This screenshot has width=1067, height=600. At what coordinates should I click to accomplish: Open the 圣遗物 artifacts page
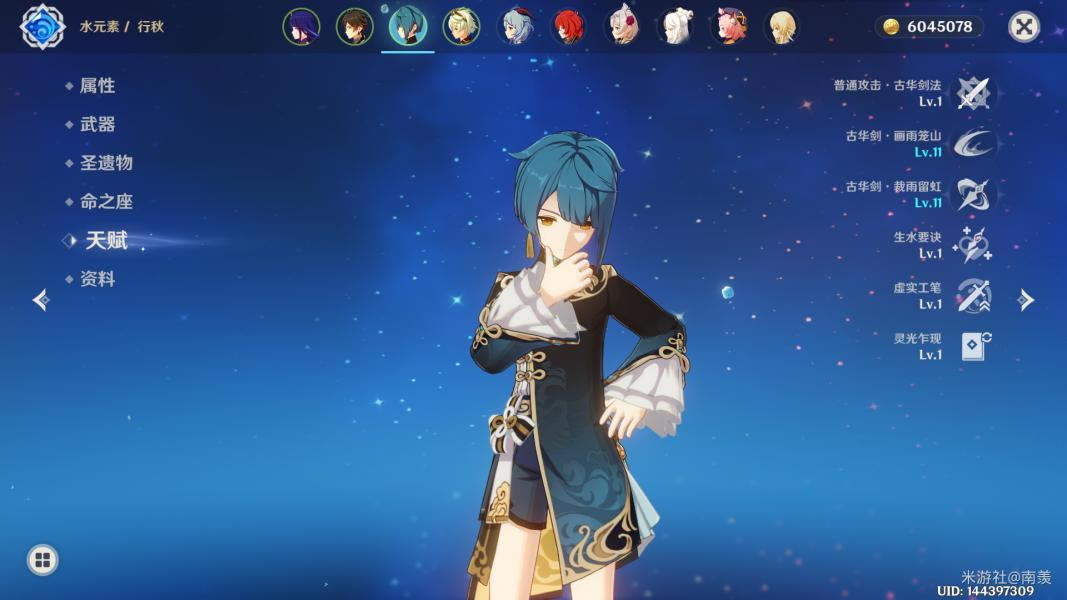tap(106, 163)
